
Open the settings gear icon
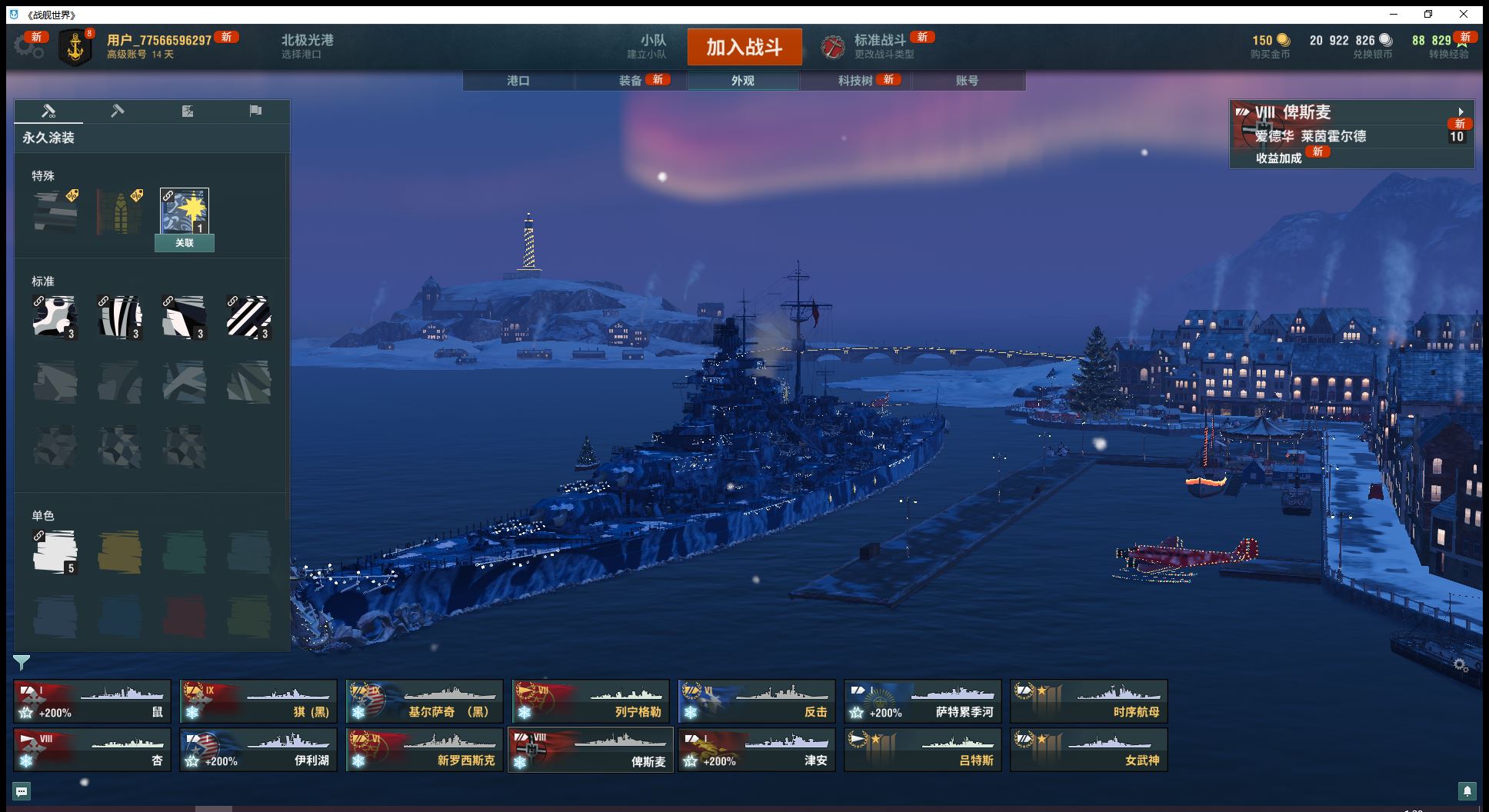point(28,47)
